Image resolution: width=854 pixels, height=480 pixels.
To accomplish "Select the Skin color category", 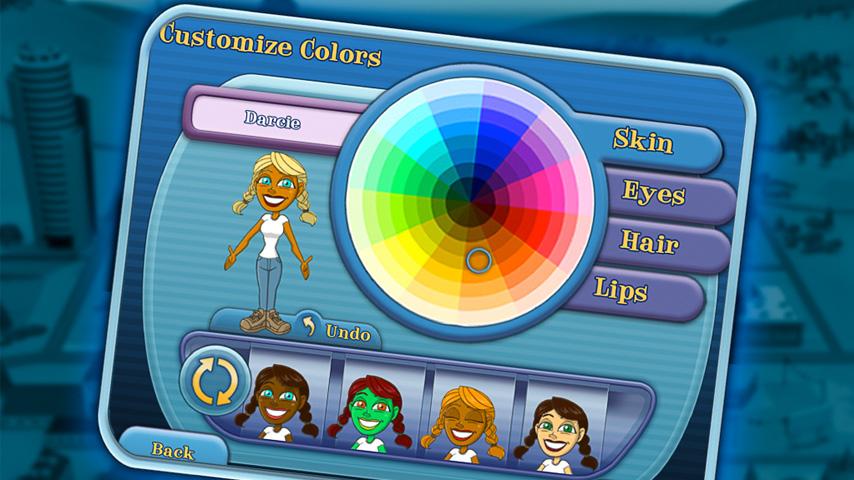I will tap(645, 142).
